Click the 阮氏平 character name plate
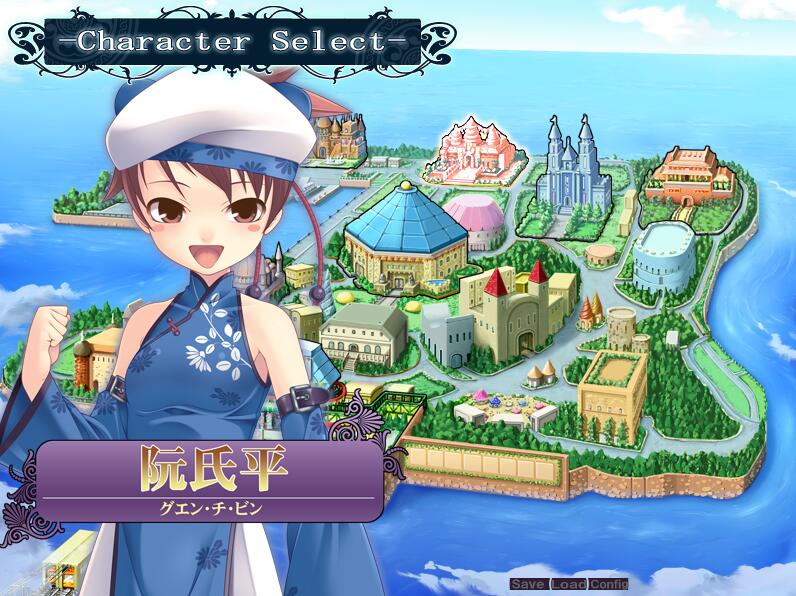The height and width of the screenshot is (596, 796). pos(210,480)
